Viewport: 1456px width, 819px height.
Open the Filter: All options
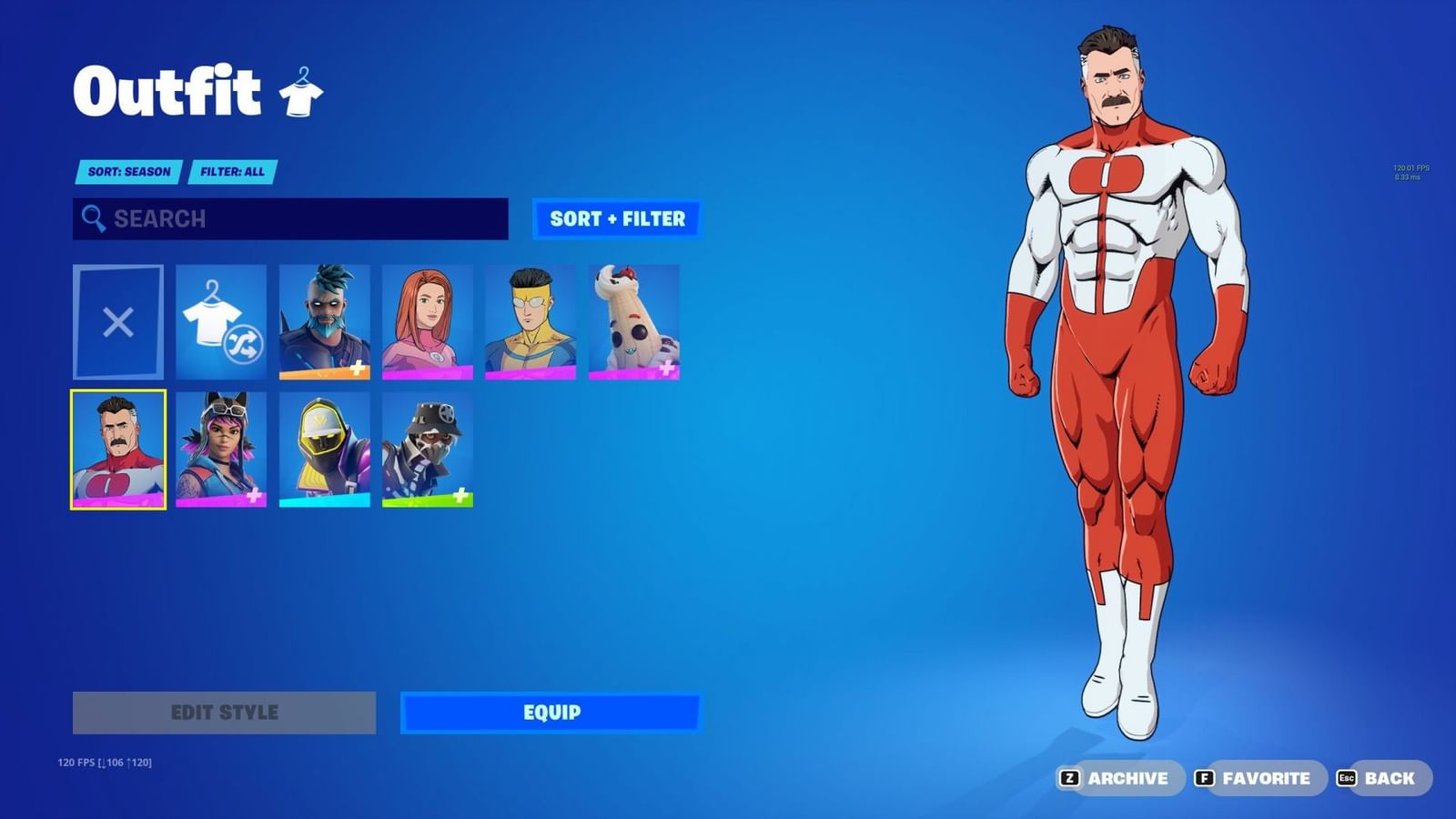(x=233, y=172)
